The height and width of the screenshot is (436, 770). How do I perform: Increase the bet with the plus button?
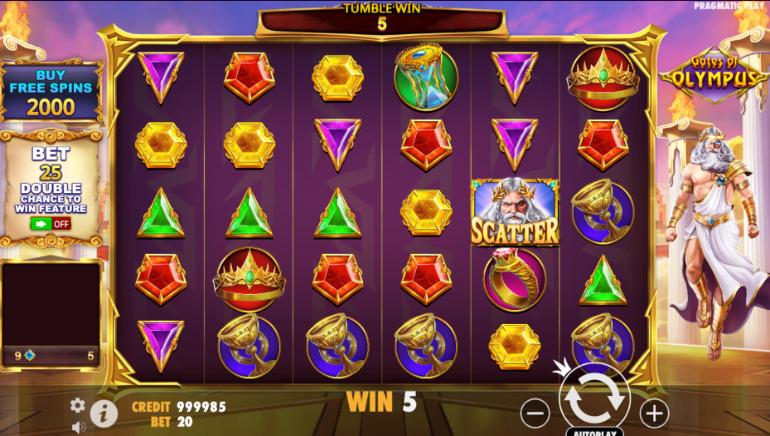[x=653, y=410]
